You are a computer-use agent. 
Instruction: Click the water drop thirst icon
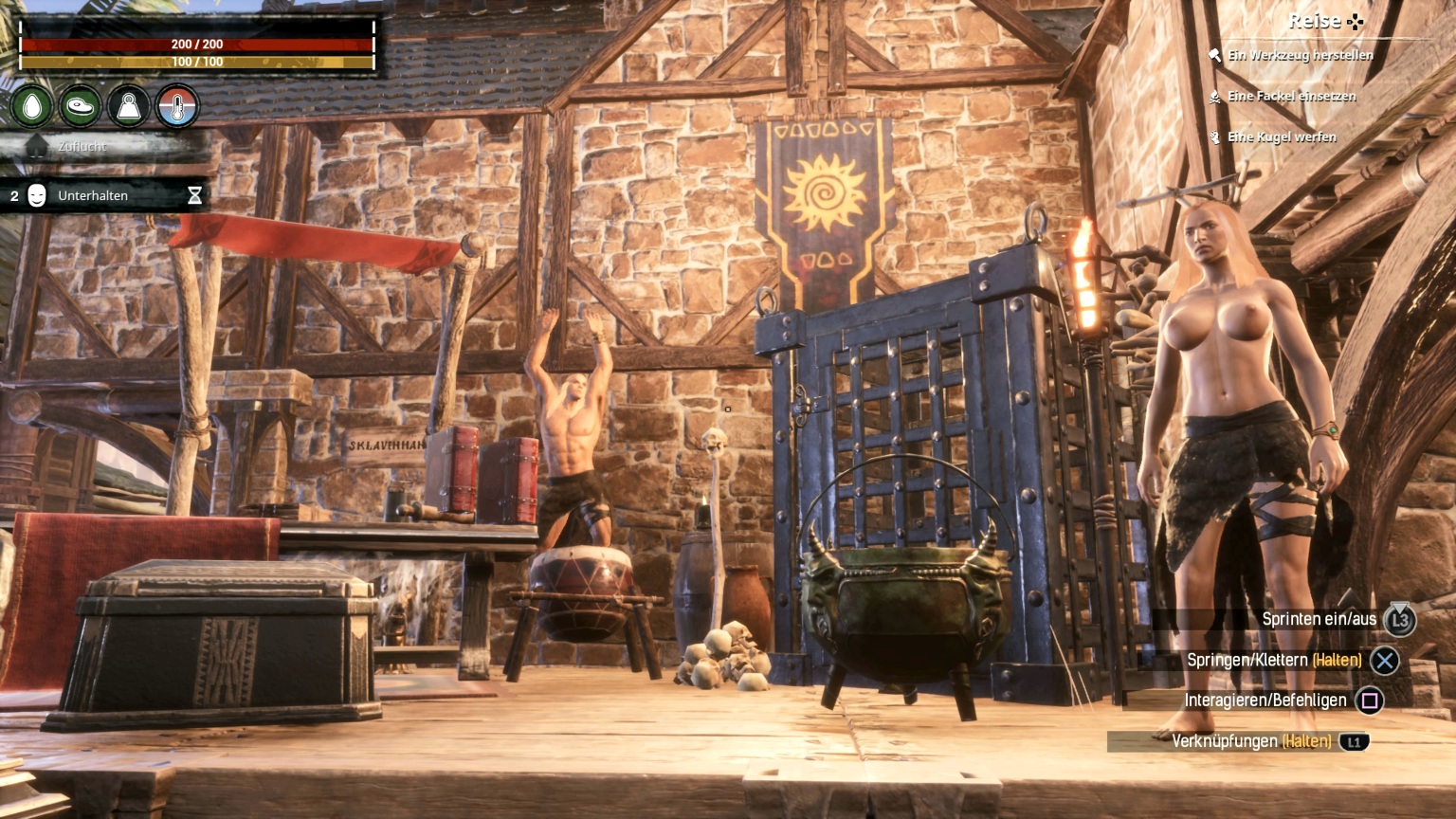(32, 106)
